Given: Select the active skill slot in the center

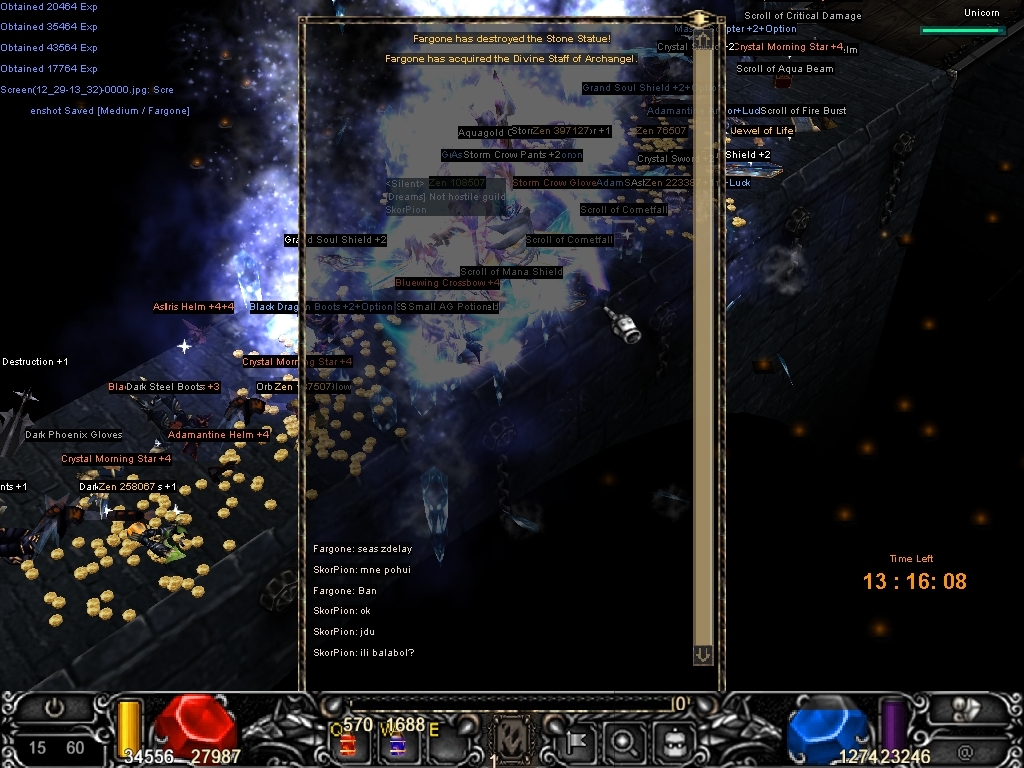Looking at the screenshot, I should pos(512,741).
